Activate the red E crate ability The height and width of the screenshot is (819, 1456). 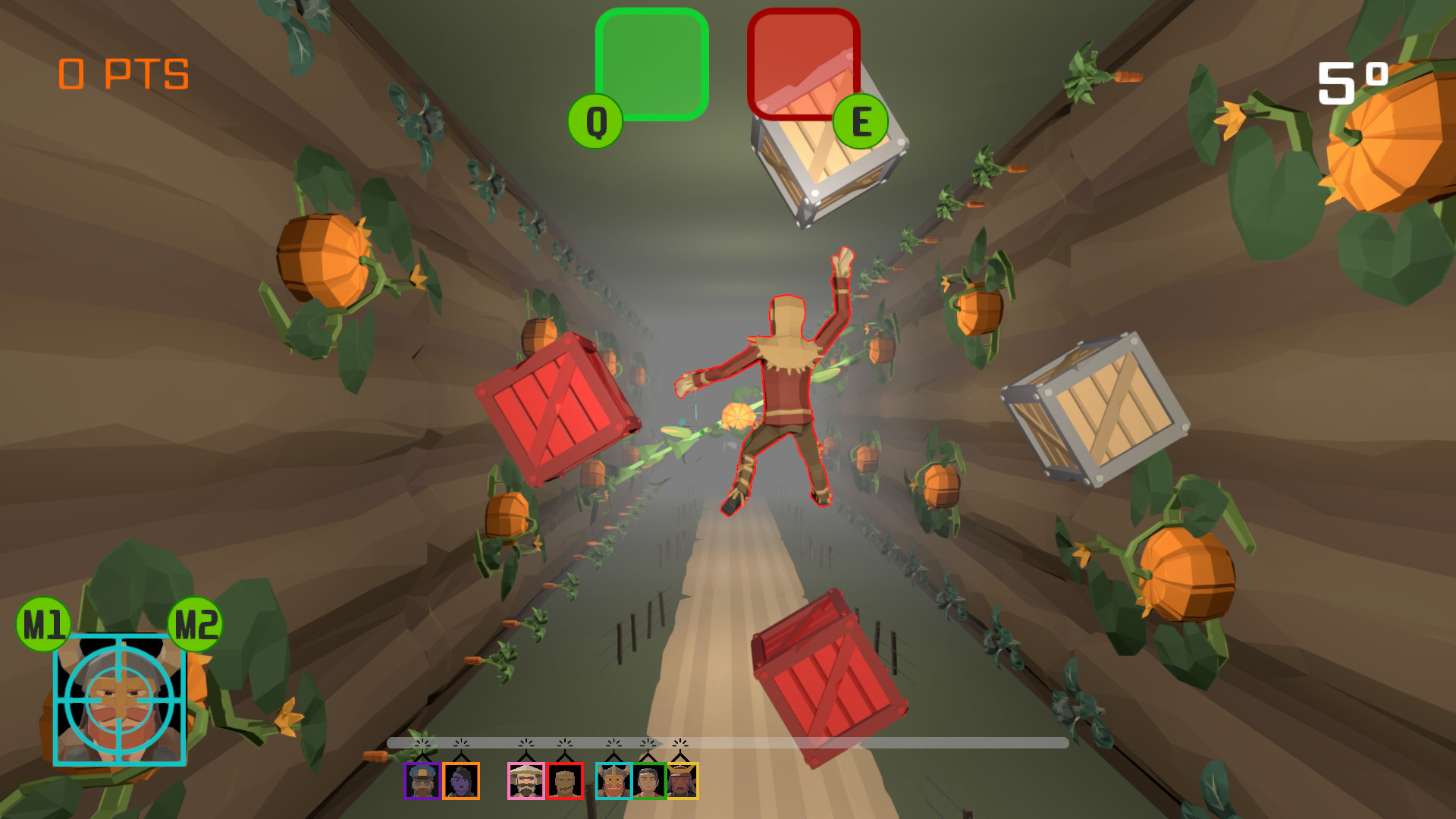802,64
